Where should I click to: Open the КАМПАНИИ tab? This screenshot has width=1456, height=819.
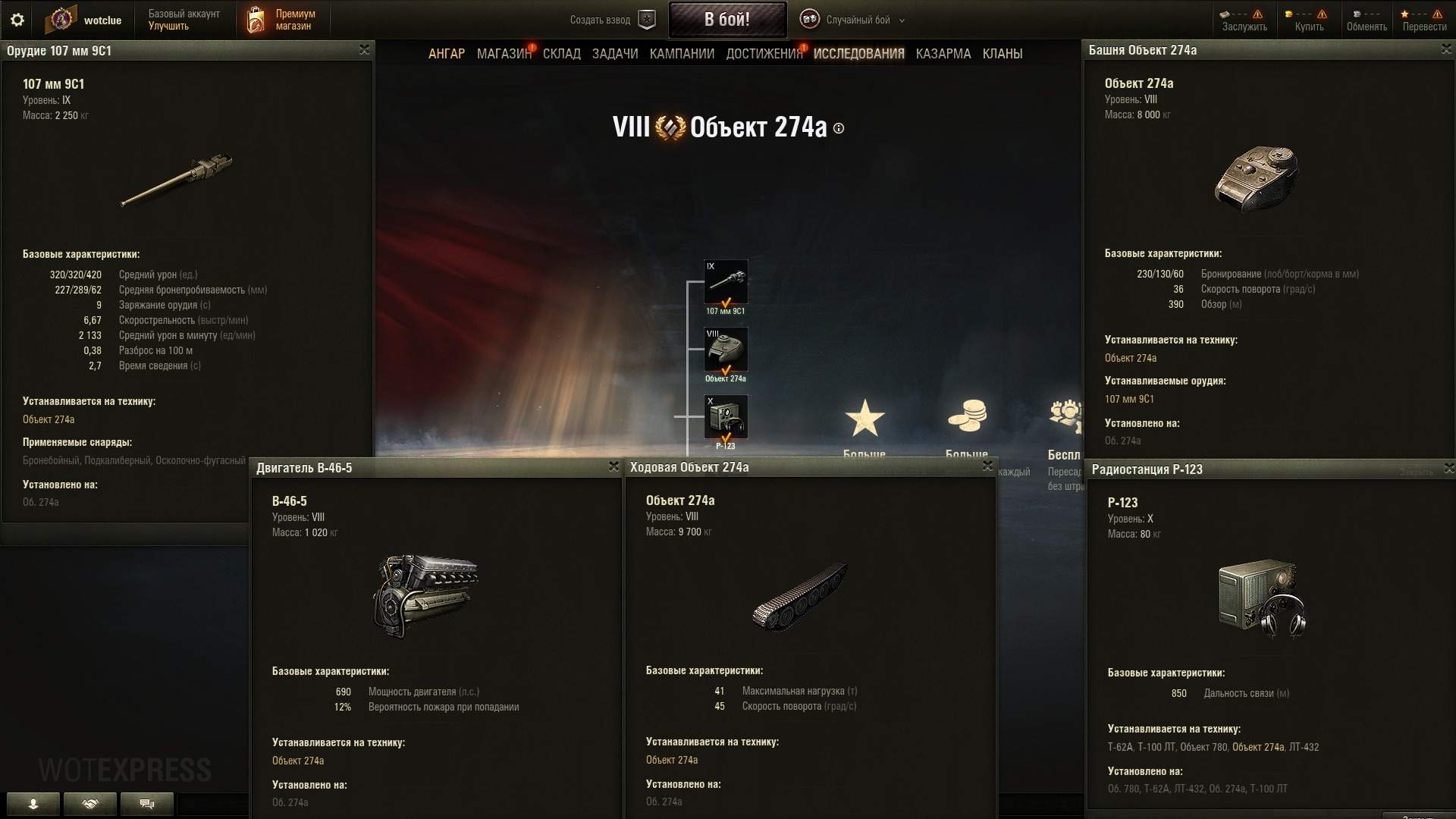click(682, 54)
